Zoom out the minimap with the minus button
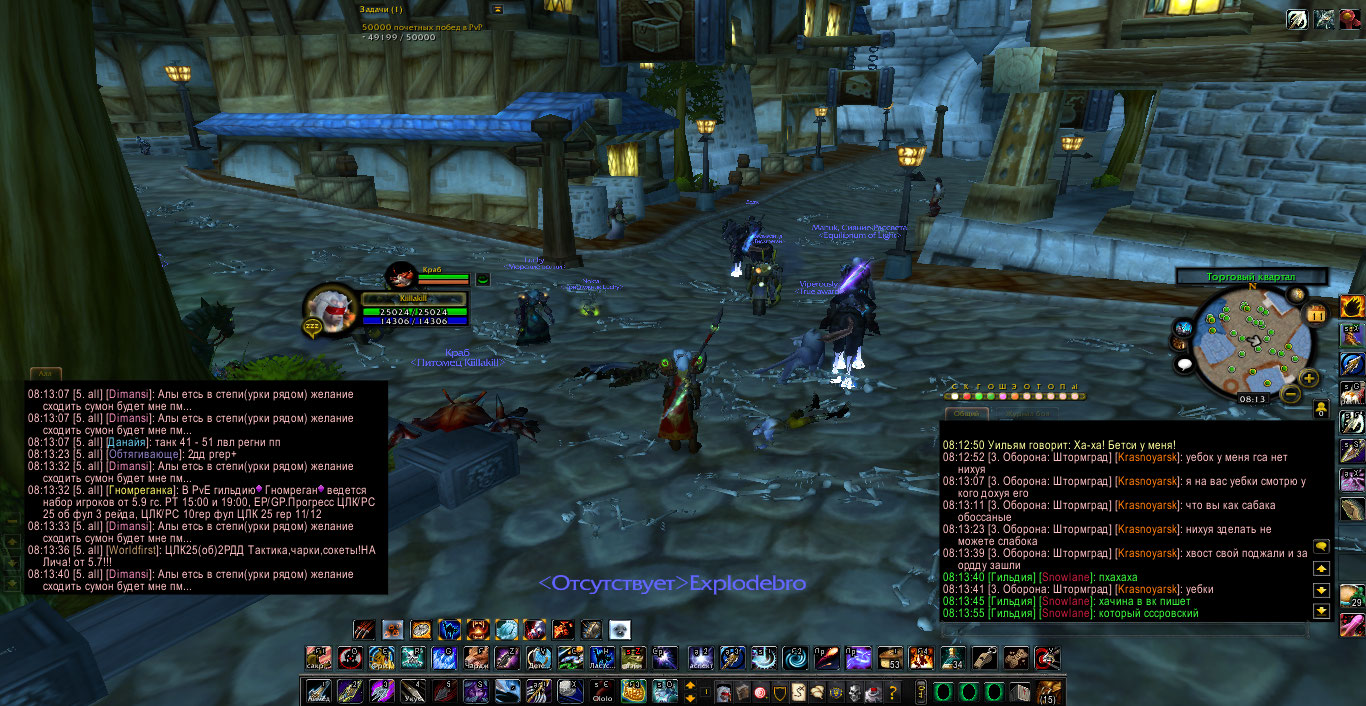1366x706 pixels. (x=1290, y=394)
